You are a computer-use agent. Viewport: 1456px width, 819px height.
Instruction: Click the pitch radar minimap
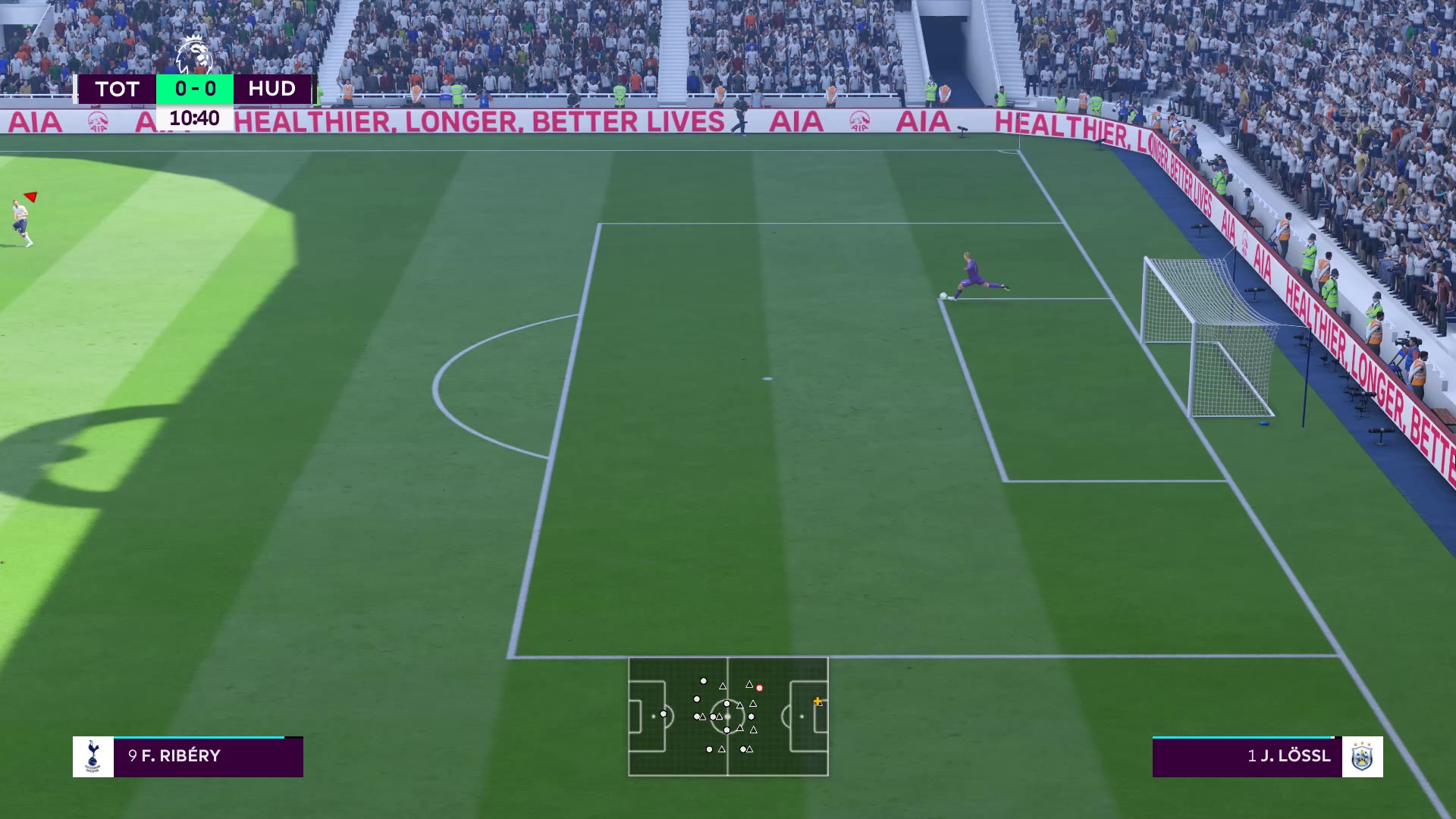(728, 717)
